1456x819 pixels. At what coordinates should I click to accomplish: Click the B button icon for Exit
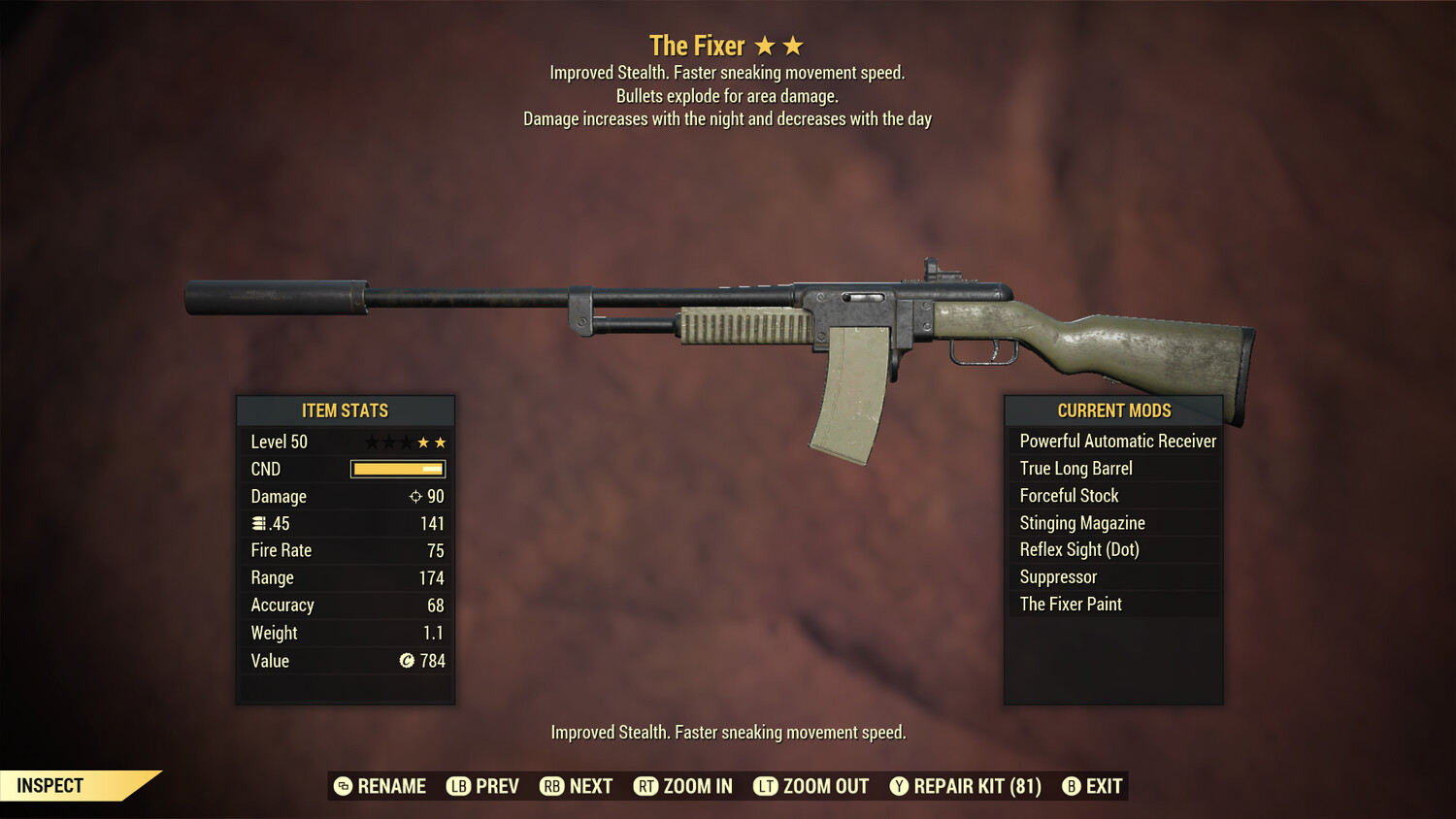coord(1070,786)
